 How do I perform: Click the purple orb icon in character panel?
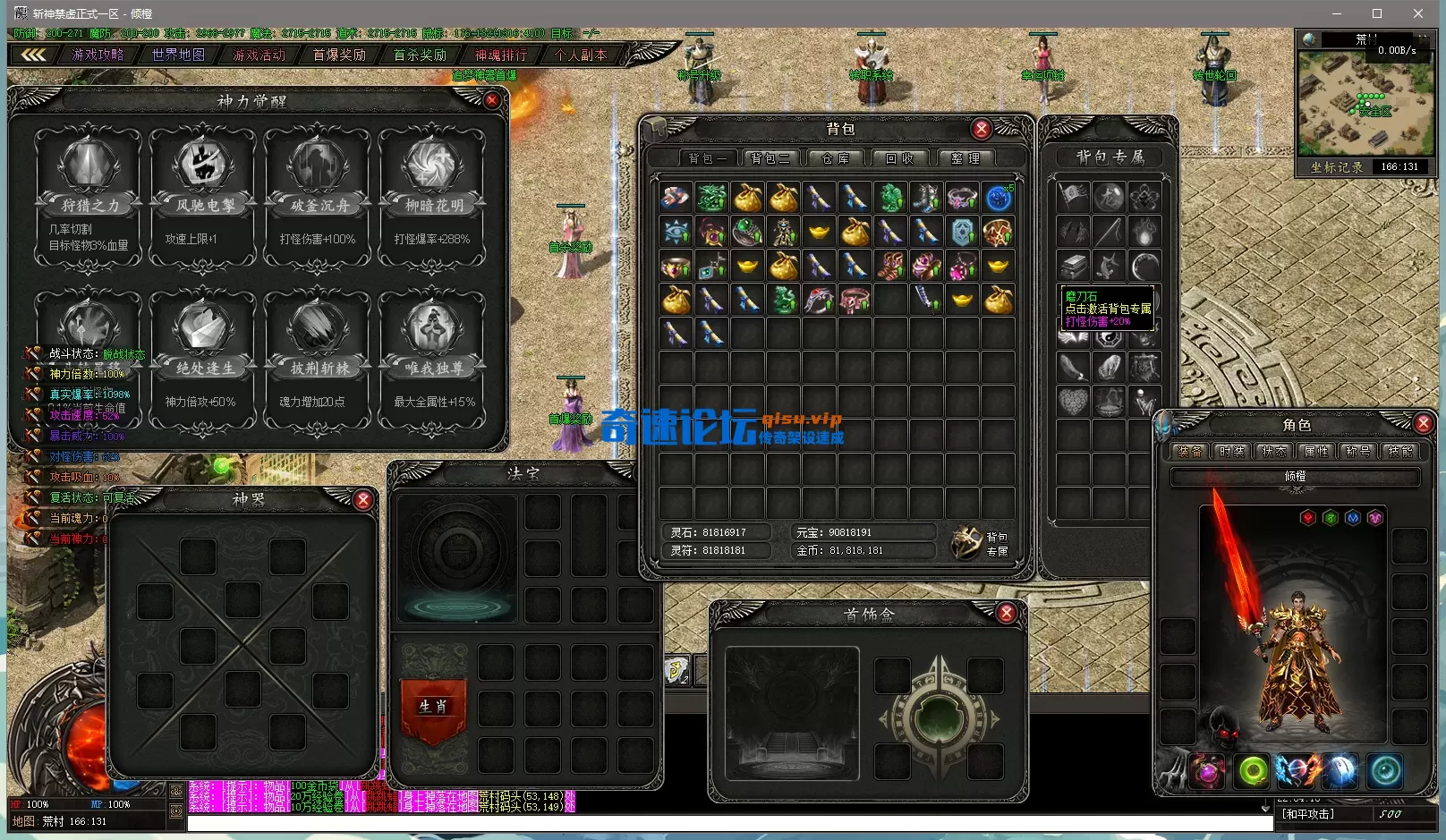(x=1206, y=769)
